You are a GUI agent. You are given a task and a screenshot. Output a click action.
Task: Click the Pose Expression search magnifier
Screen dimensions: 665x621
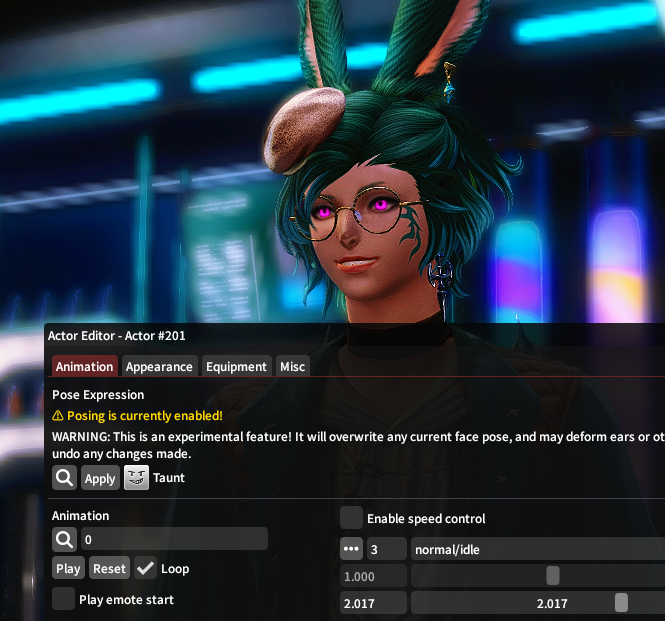pos(64,478)
